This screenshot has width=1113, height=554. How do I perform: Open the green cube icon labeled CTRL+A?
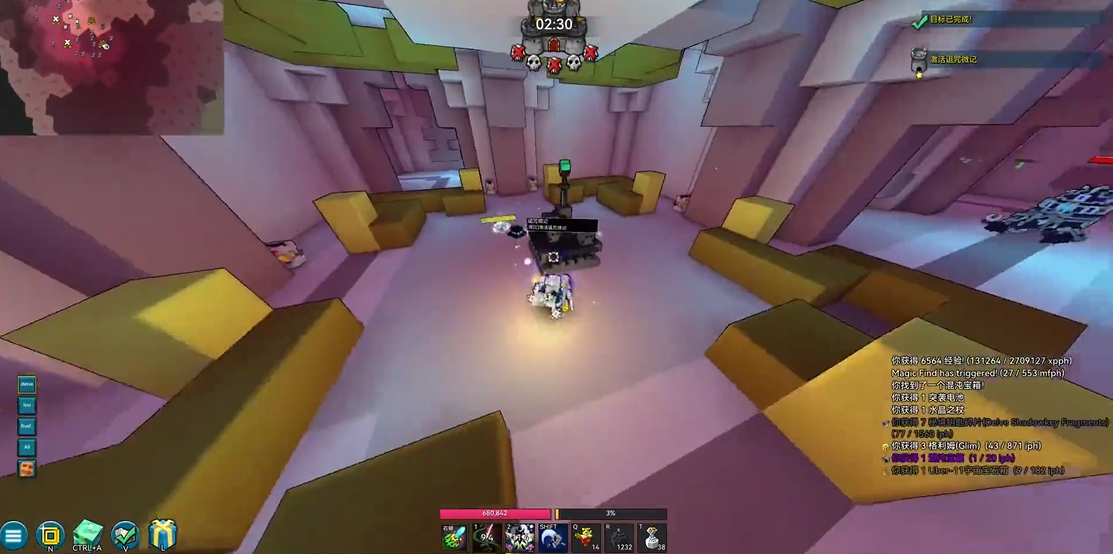[88, 535]
